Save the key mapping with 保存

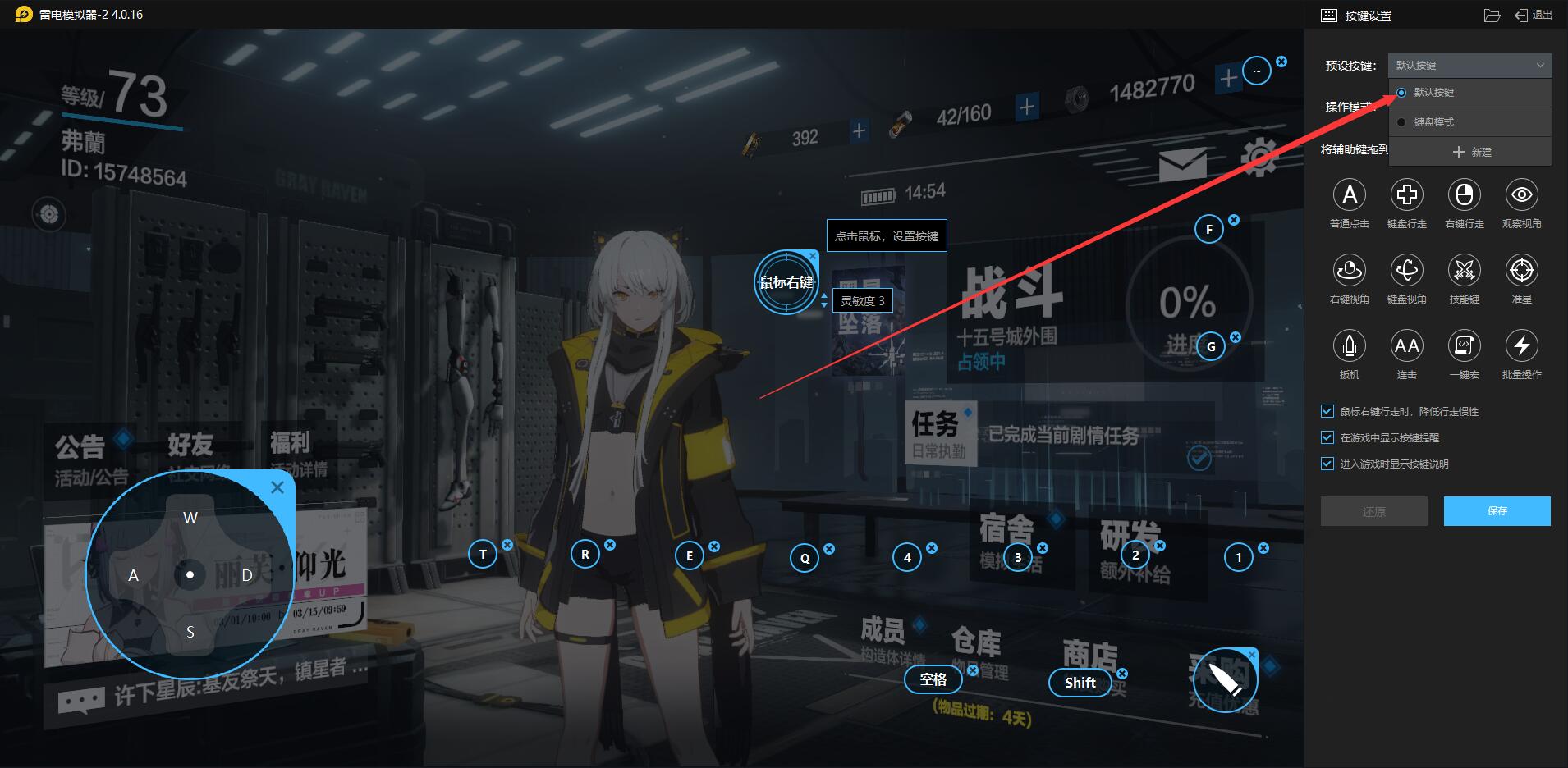click(x=1497, y=510)
